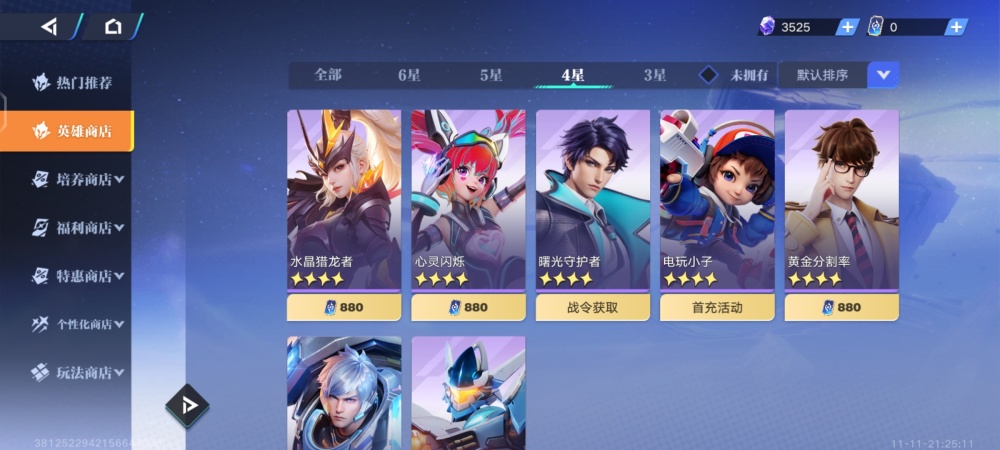Show 3星 heroes tab
The height and width of the screenshot is (450, 1000).
[655, 75]
